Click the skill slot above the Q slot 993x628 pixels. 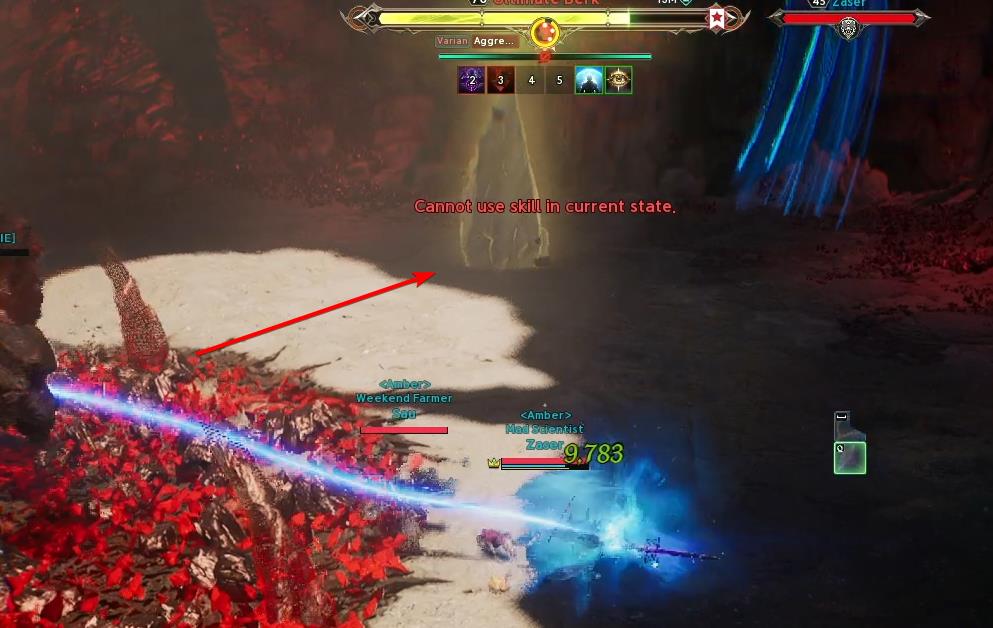point(844,424)
